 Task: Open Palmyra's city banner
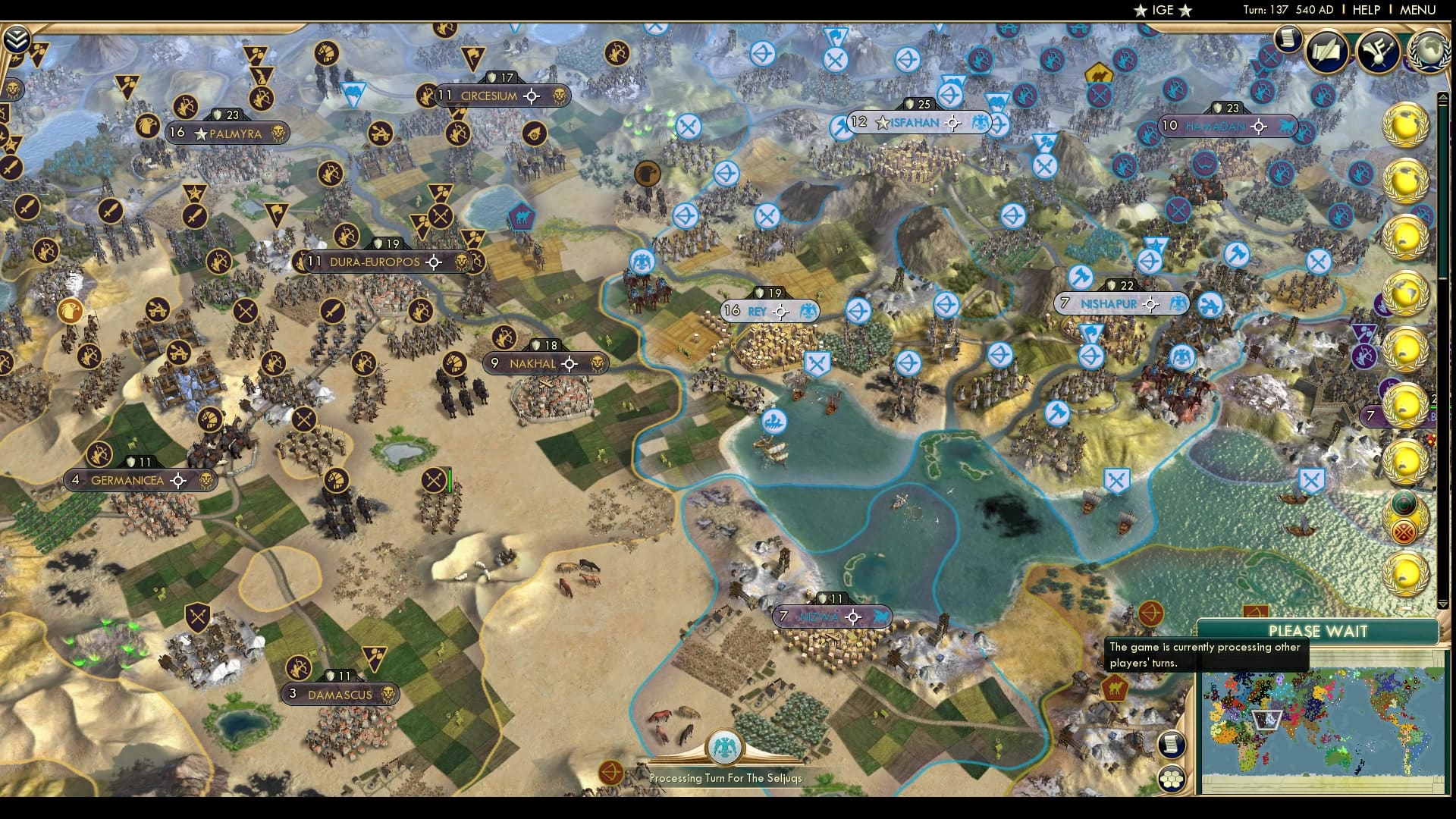(x=227, y=133)
